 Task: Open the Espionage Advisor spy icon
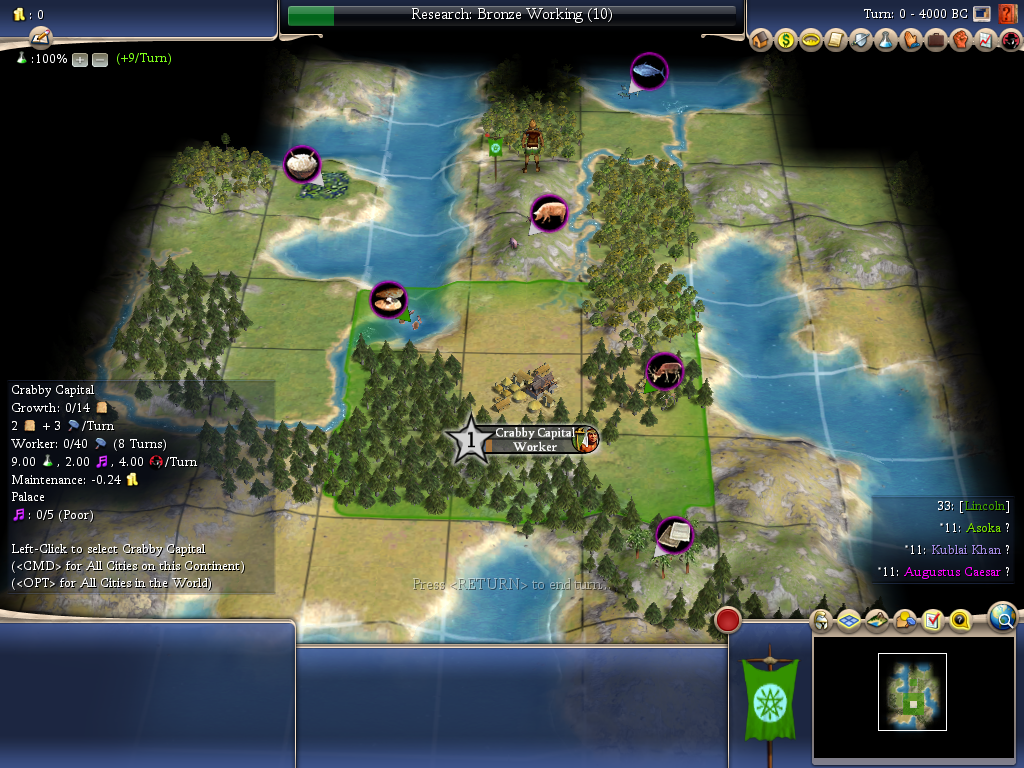pyautogui.click(x=1010, y=41)
